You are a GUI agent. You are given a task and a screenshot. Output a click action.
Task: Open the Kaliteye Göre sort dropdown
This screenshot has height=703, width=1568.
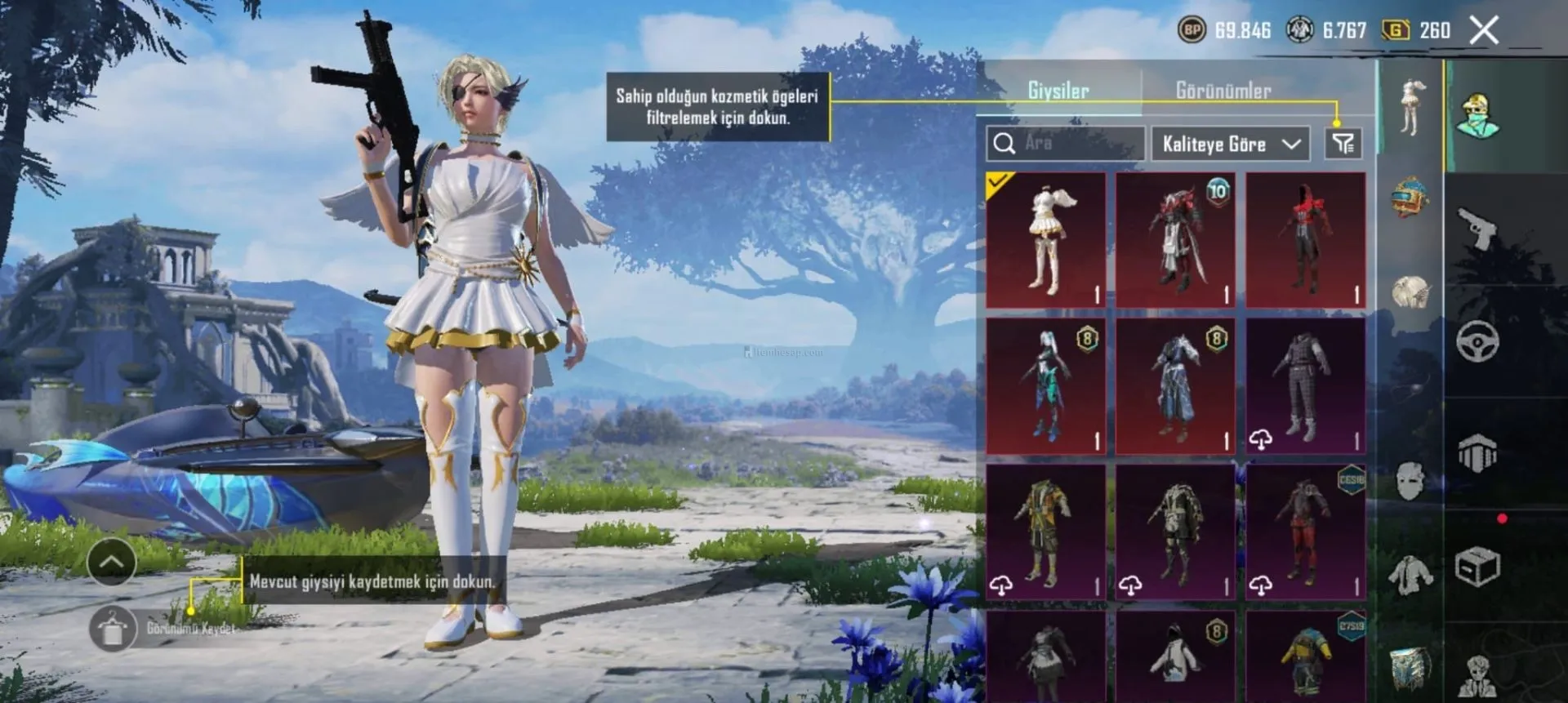pyautogui.click(x=1230, y=145)
